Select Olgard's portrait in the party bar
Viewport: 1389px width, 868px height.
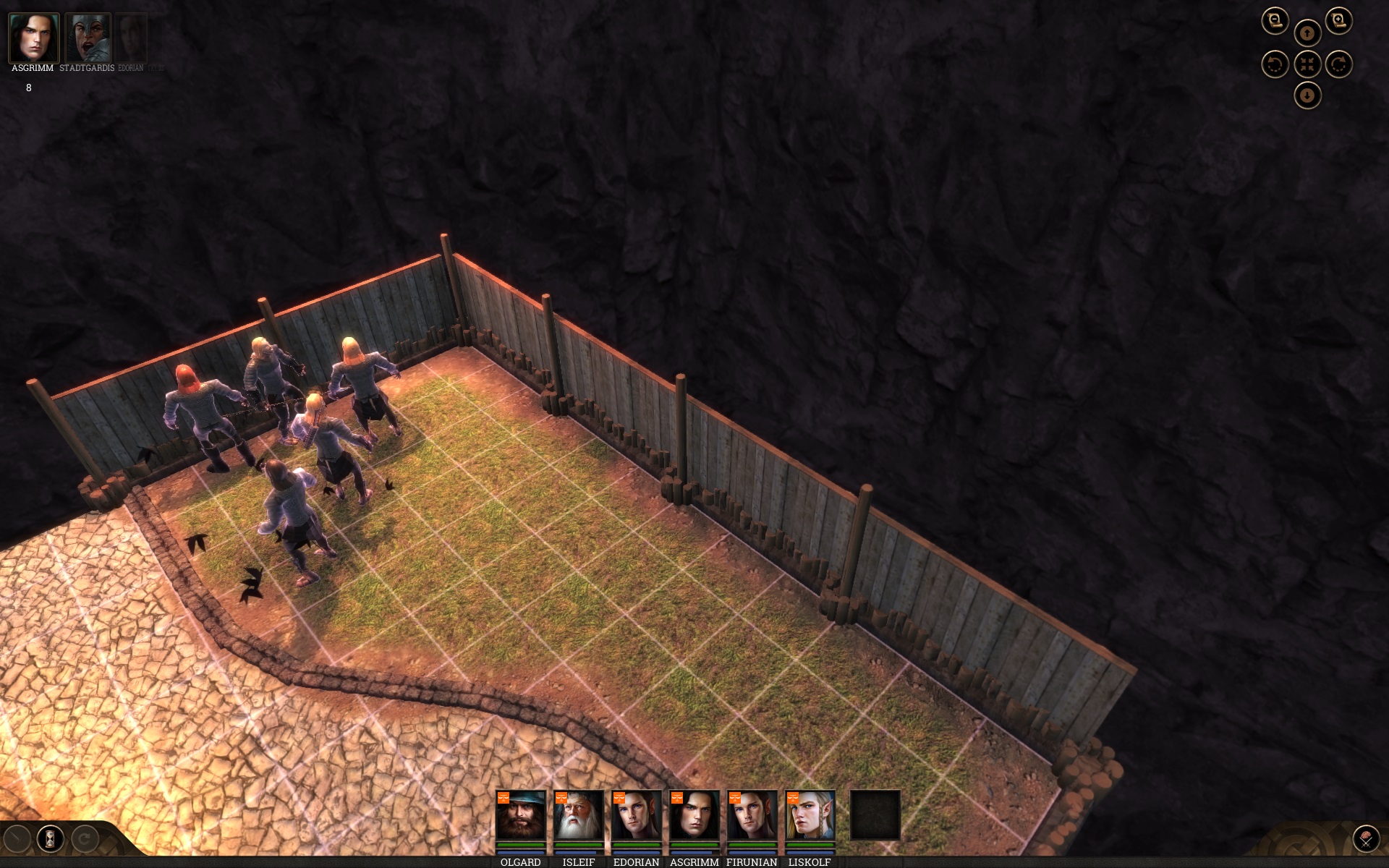(520, 815)
